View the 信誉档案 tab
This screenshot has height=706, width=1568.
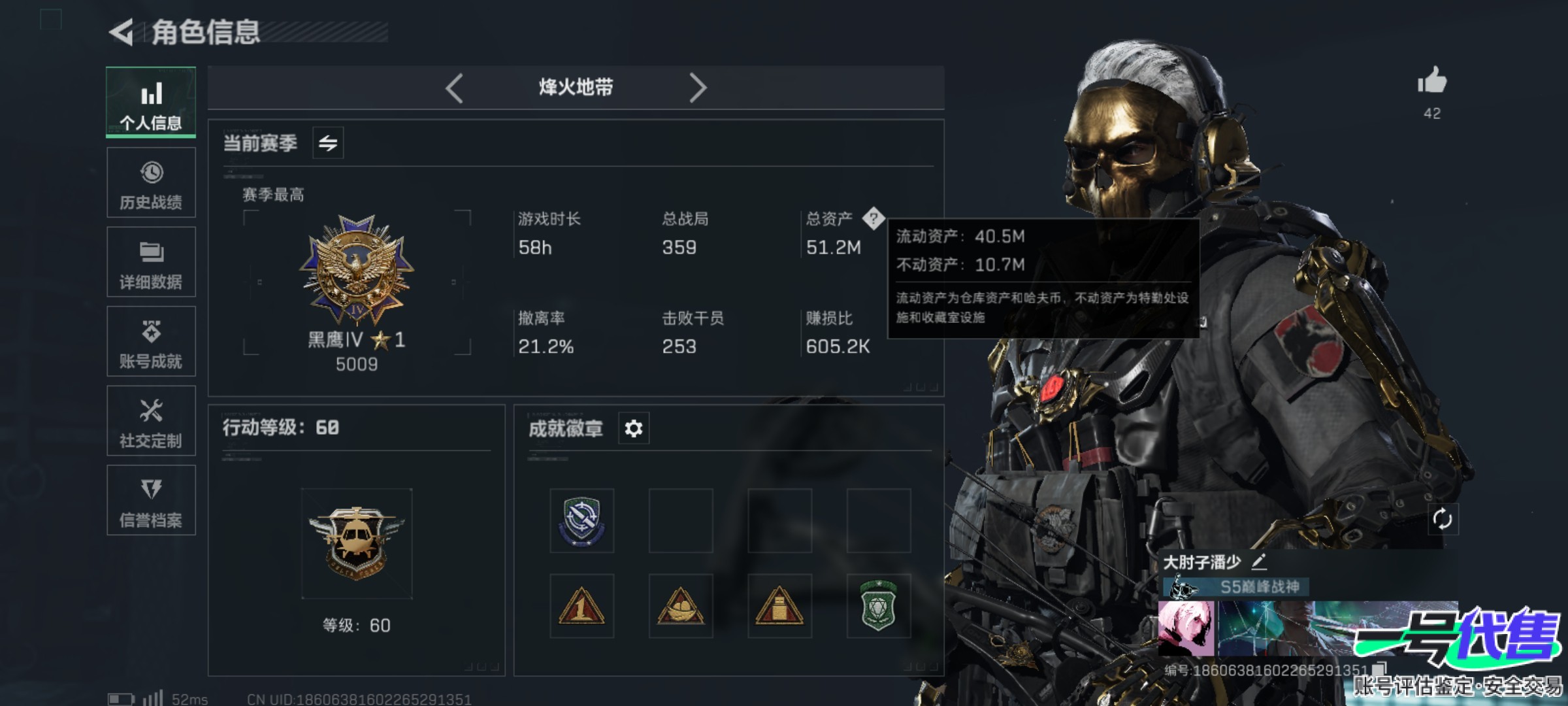151,500
